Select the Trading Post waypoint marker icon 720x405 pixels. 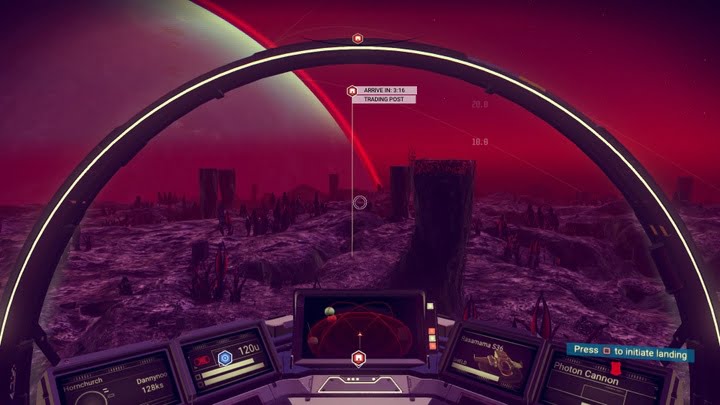point(352,91)
